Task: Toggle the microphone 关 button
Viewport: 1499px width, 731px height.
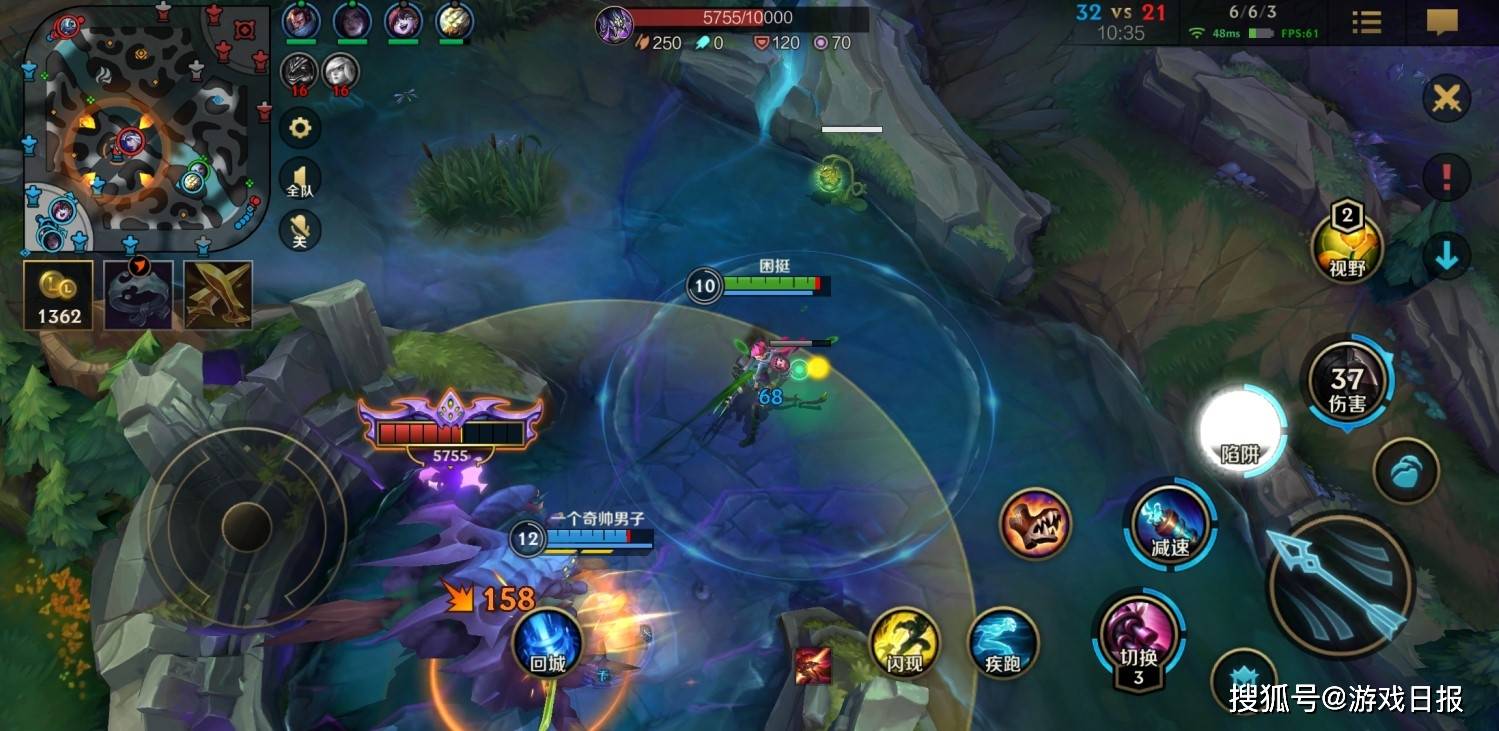Action: tap(299, 230)
